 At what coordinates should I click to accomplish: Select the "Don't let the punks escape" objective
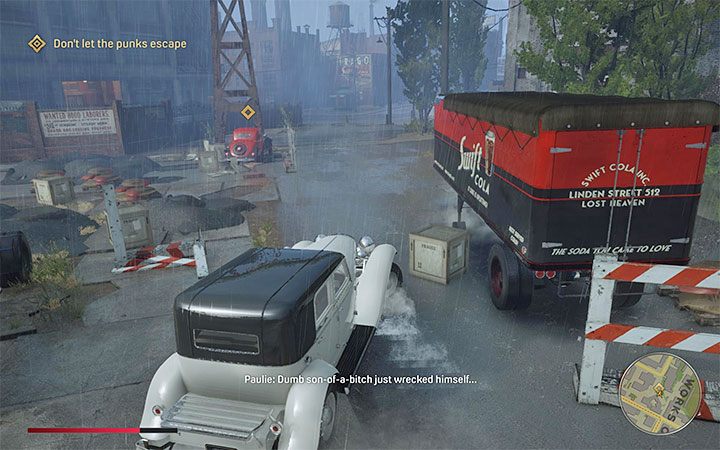[120, 43]
